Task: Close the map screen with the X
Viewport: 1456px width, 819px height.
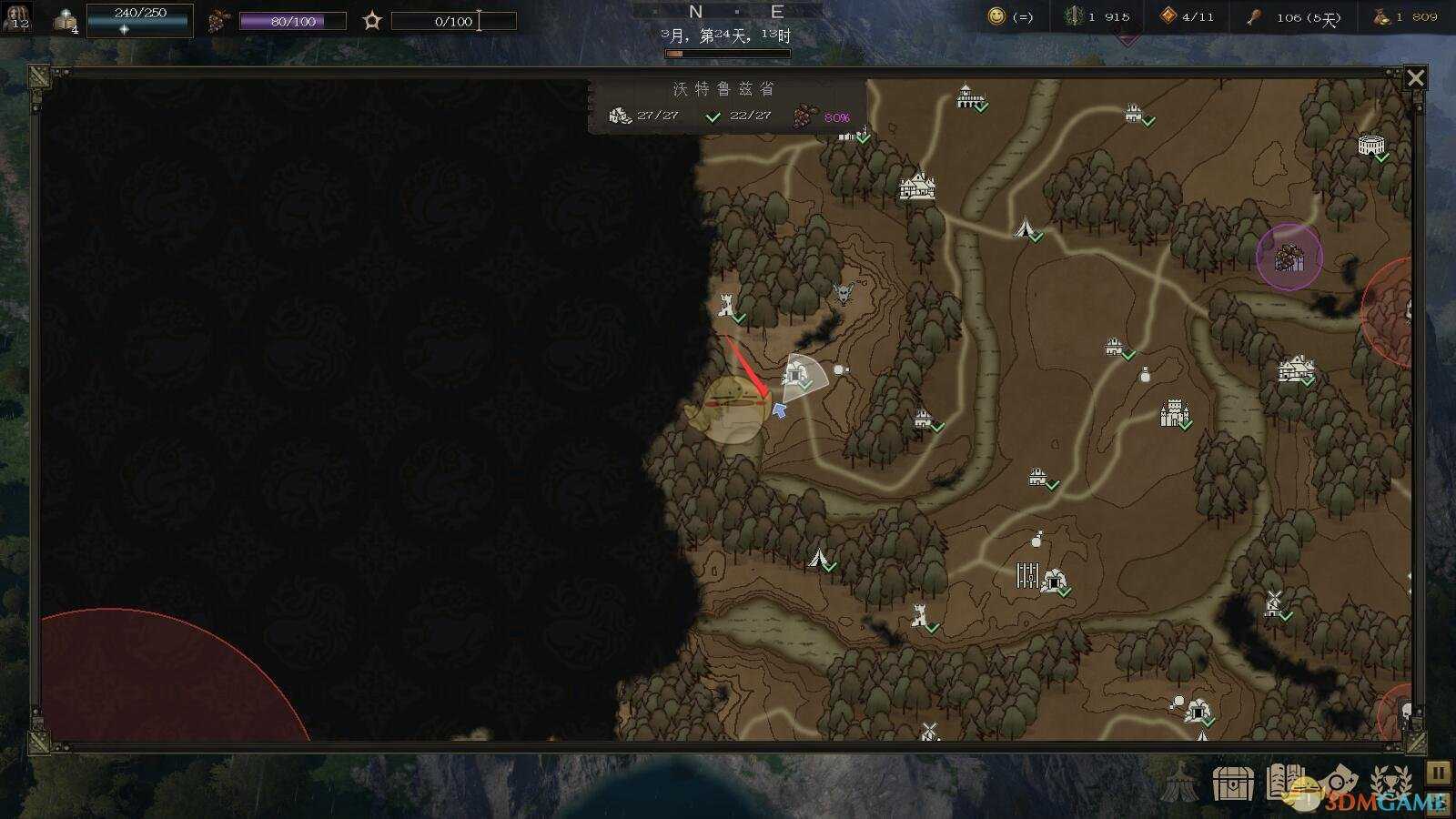Action: (x=1416, y=77)
